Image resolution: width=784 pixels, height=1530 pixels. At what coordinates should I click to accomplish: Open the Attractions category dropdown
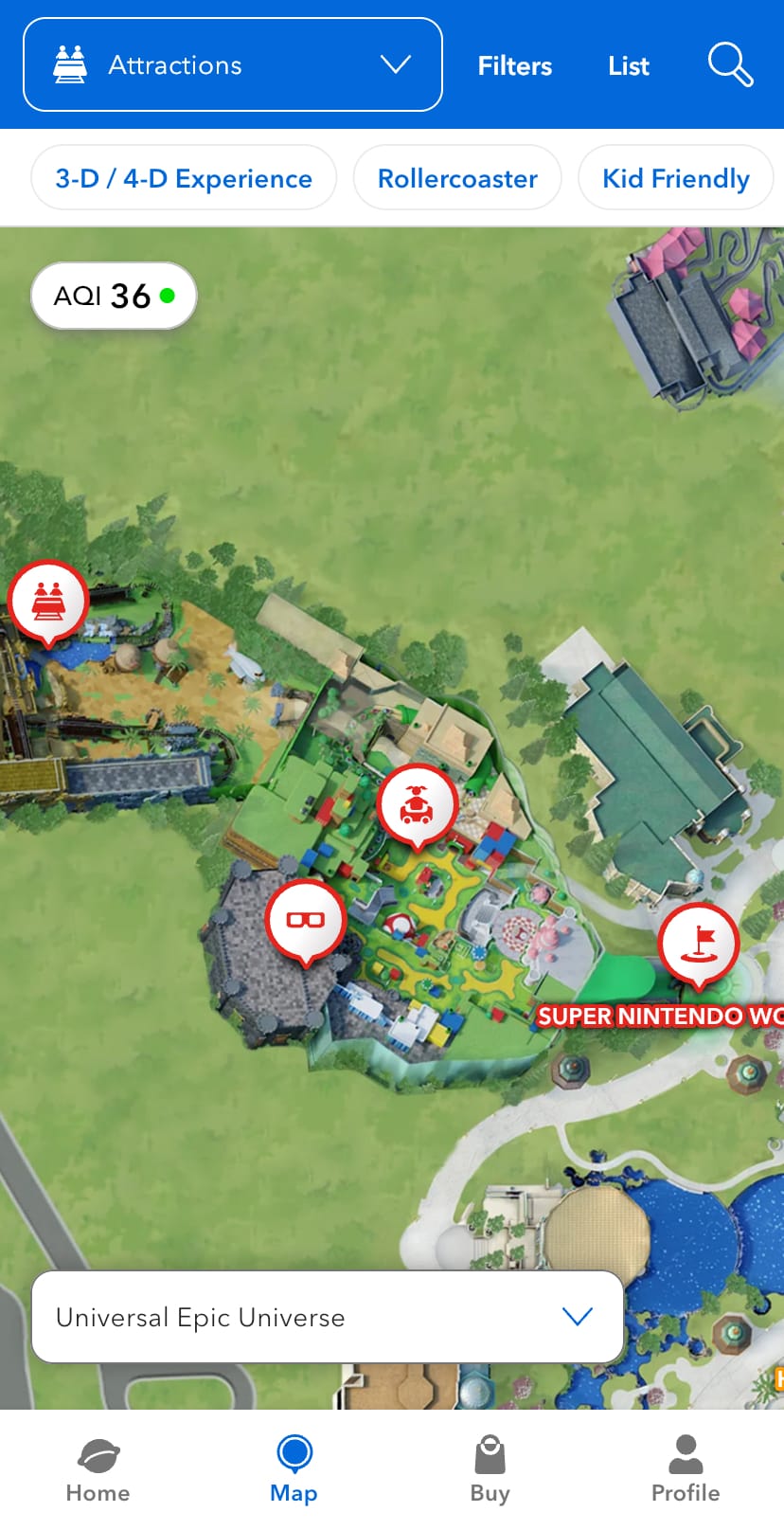coord(232,64)
